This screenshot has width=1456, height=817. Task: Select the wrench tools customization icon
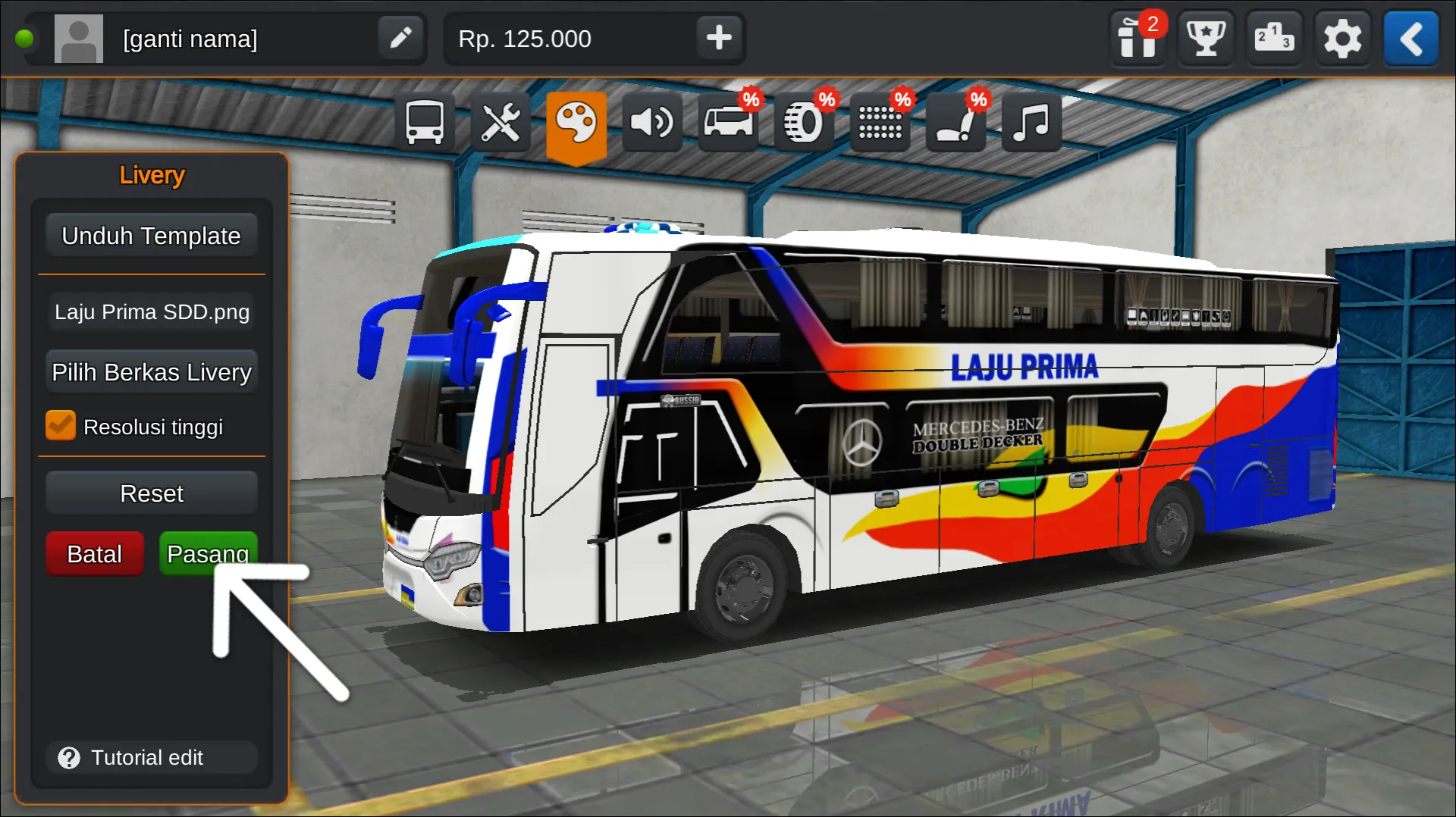pyautogui.click(x=500, y=121)
